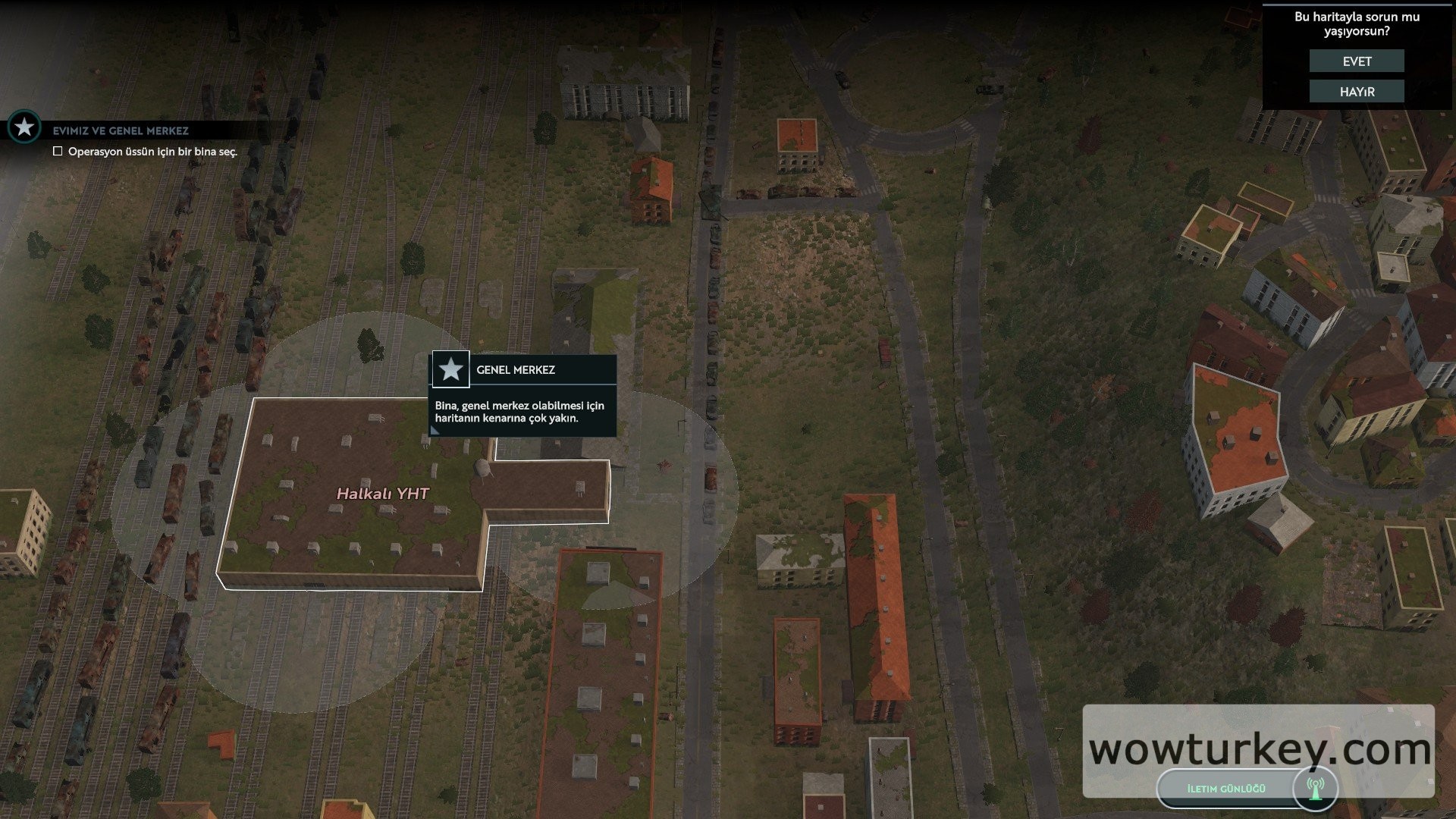The image size is (1456, 819).
Task: Open the İletim Günlüğü transmission log
Action: (x=1227, y=789)
